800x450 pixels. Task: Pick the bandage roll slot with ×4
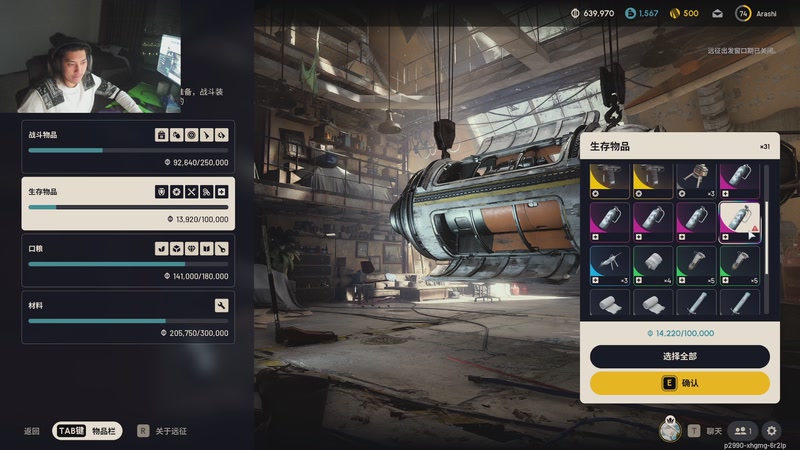[x=652, y=265]
